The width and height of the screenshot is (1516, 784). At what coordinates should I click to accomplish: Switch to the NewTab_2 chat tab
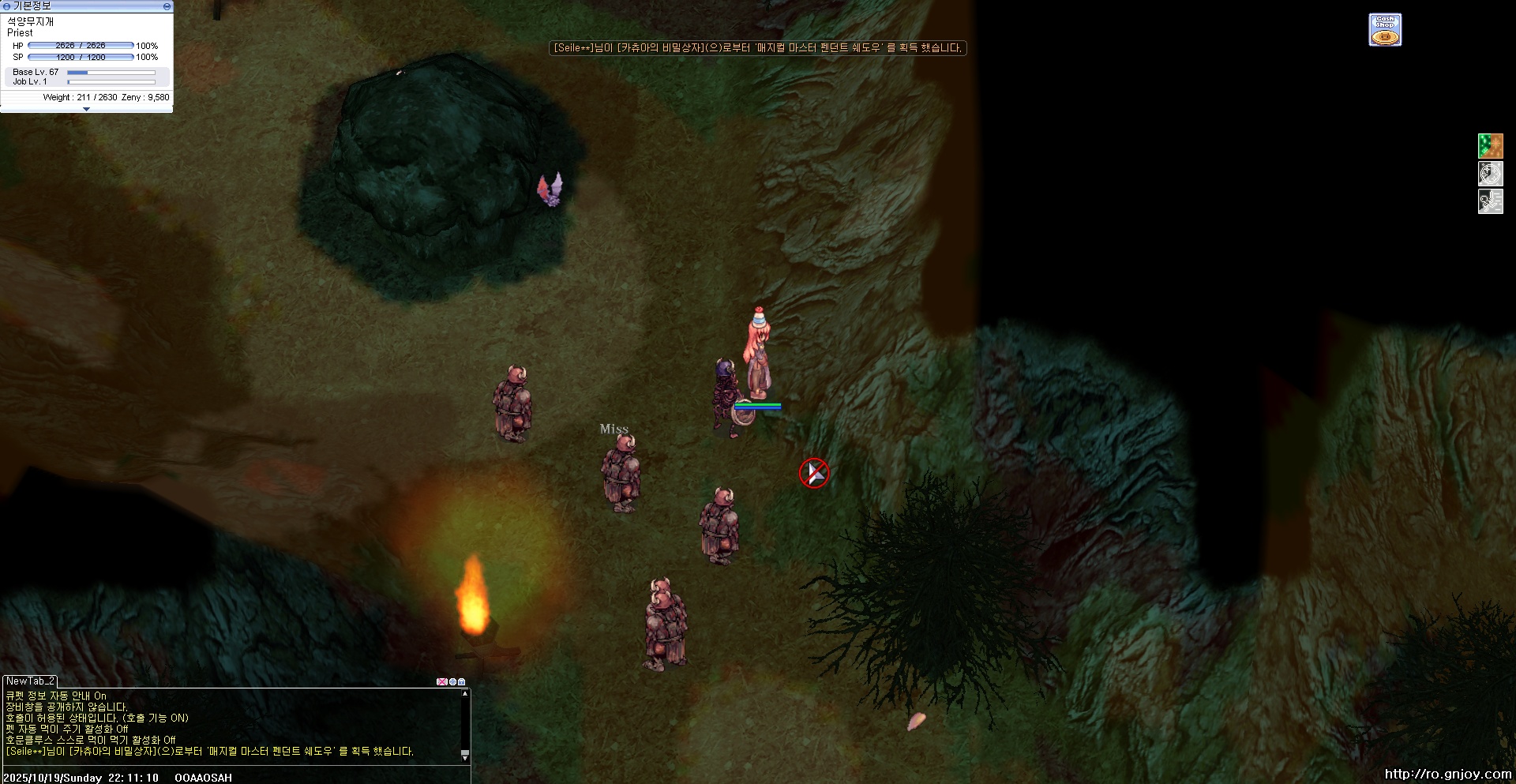point(30,681)
